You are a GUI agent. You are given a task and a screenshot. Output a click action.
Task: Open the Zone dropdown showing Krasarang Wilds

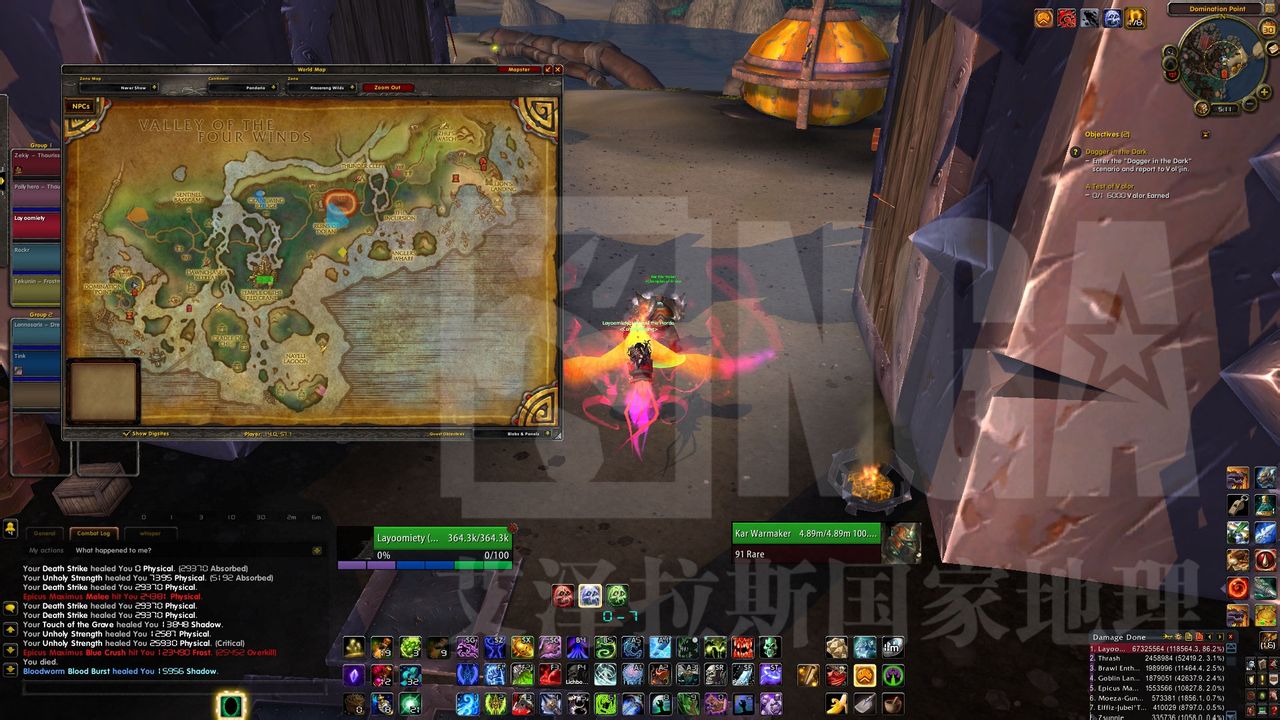click(322, 88)
